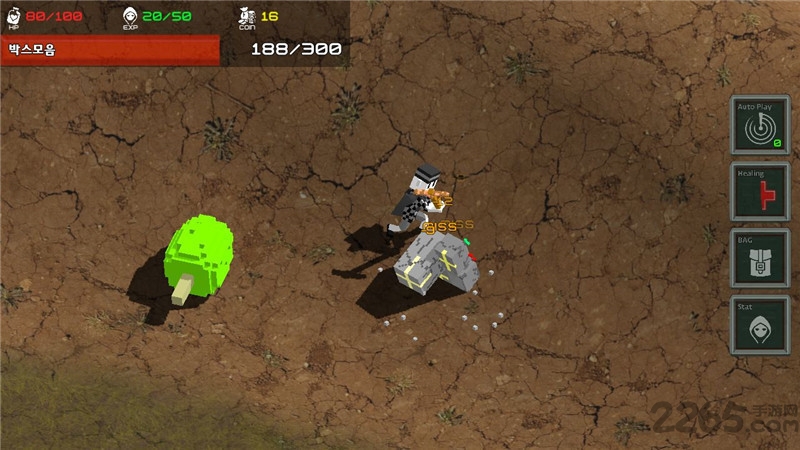800x450 pixels.
Task: Open the Stat character screen
Action: [x=760, y=325]
